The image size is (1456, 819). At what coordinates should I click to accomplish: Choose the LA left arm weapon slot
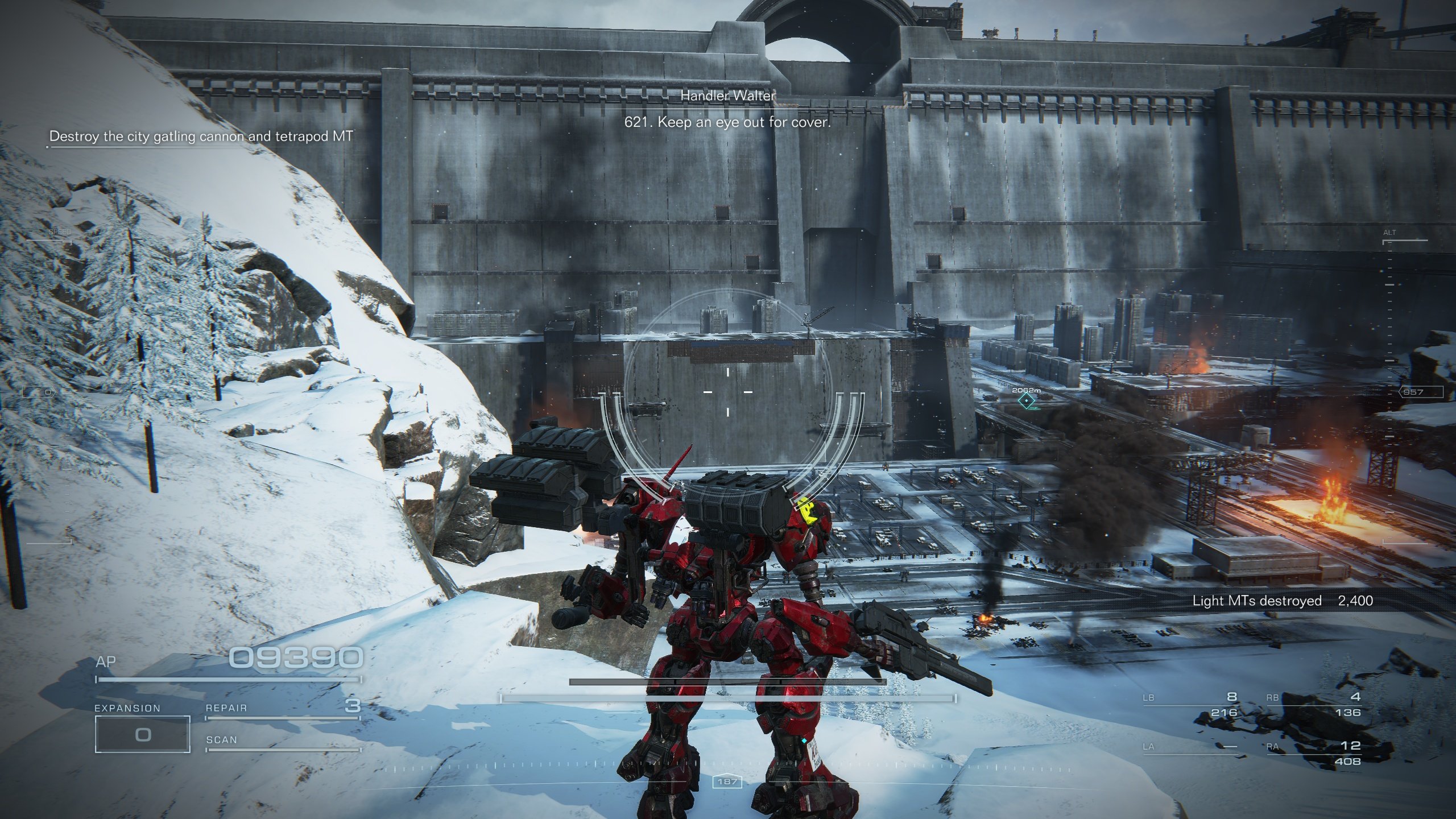click(1190, 747)
